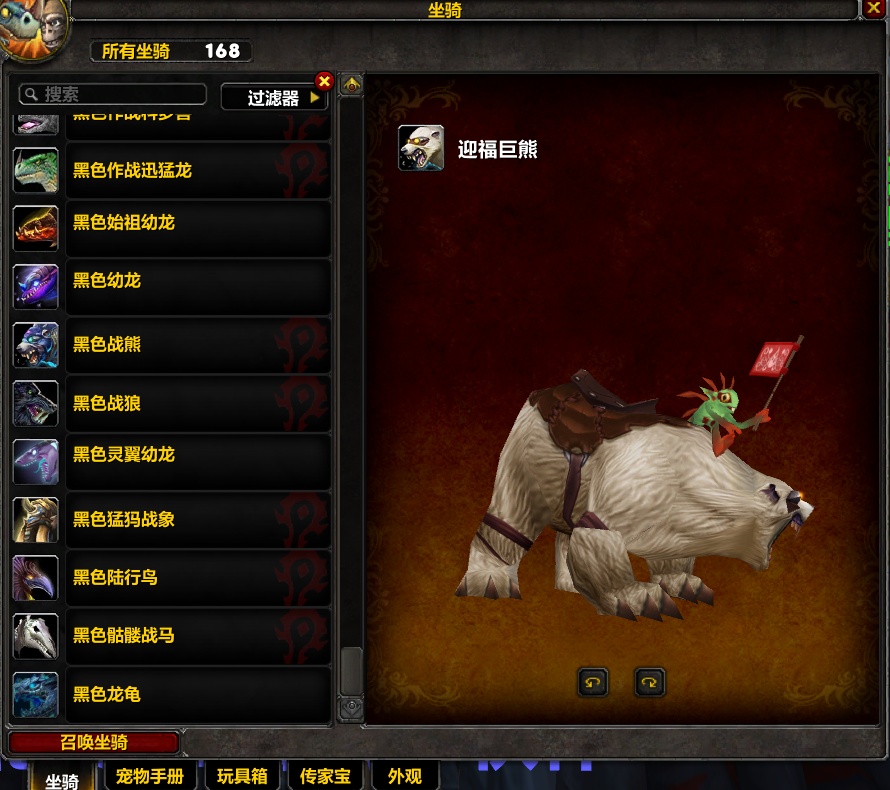Rotate the mount model left
The width and height of the screenshot is (890, 790).
tap(593, 683)
